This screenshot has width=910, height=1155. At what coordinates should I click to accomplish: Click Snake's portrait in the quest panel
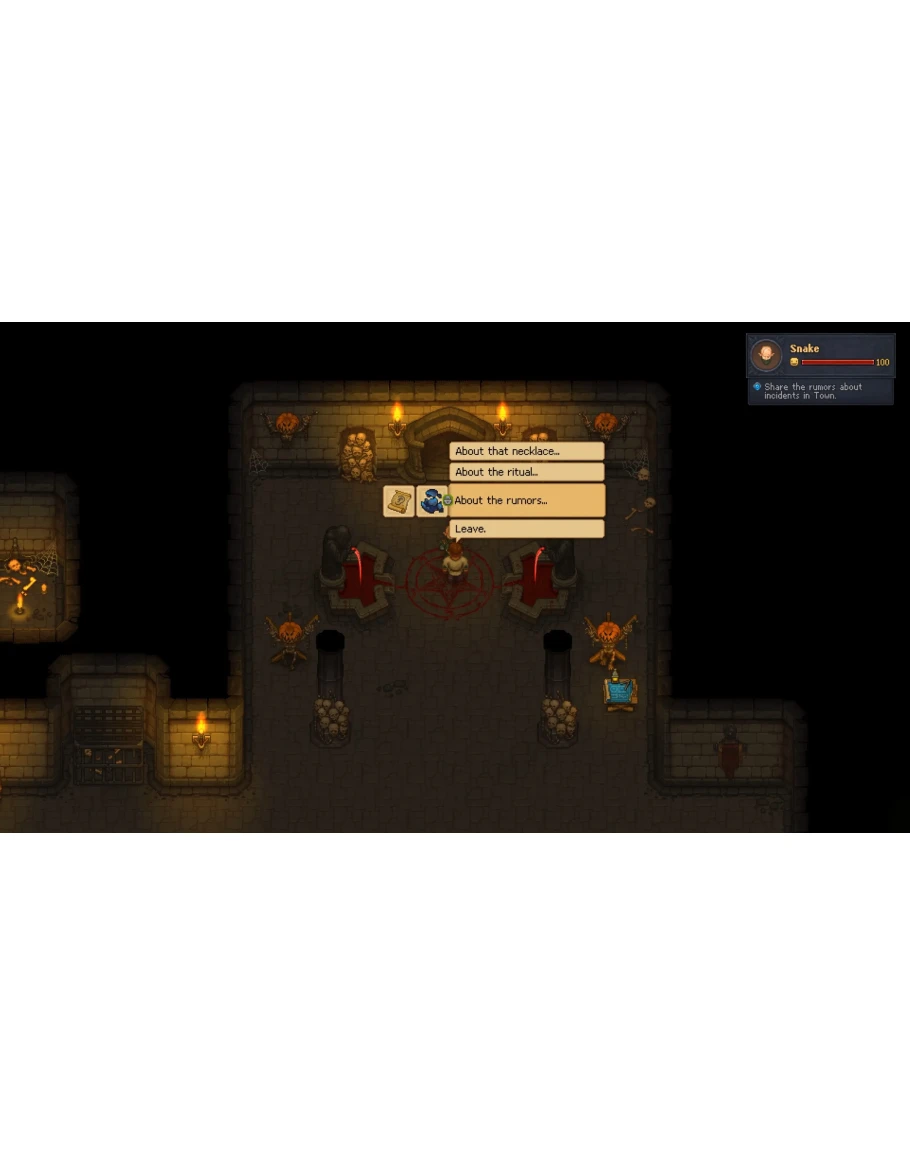coord(767,354)
